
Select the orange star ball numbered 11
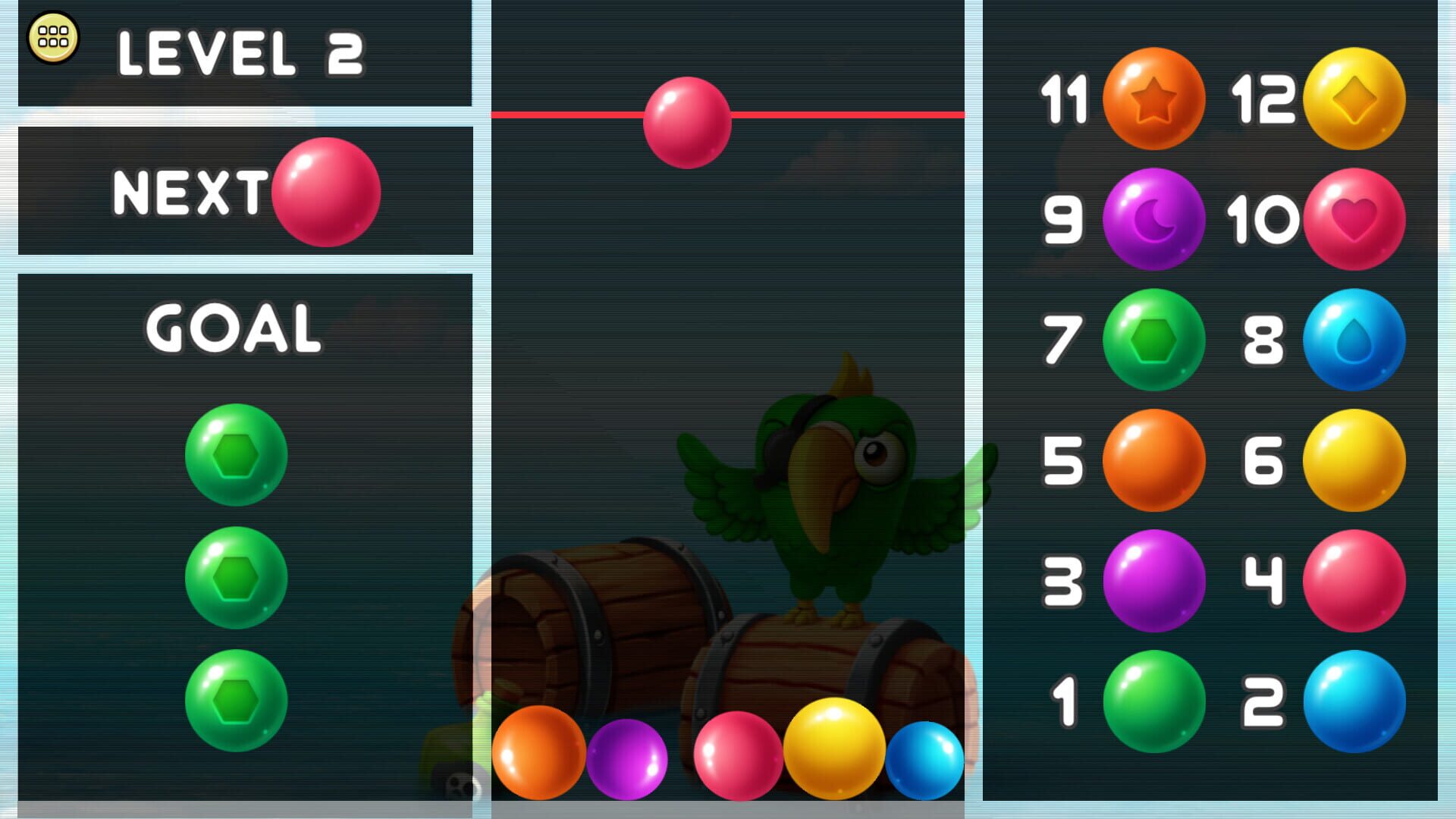(x=1153, y=99)
